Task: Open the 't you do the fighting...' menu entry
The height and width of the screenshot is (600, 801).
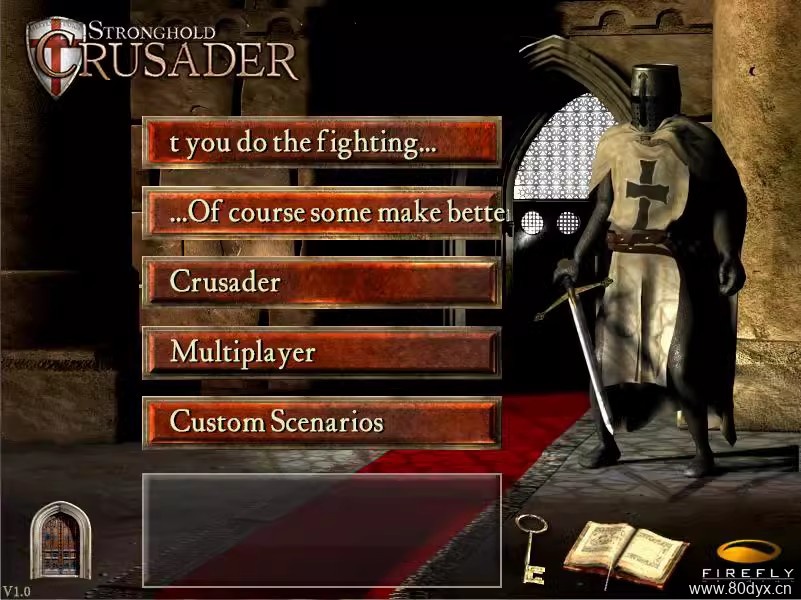Action: [321, 142]
